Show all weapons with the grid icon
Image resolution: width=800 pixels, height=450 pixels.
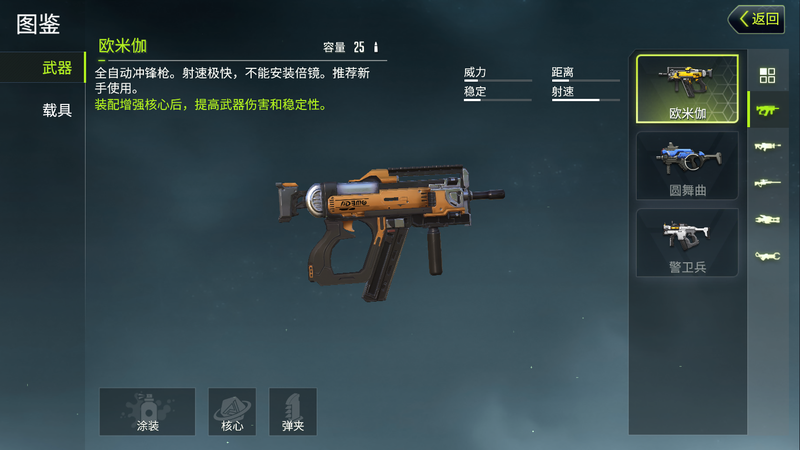[x=767, y=75]
